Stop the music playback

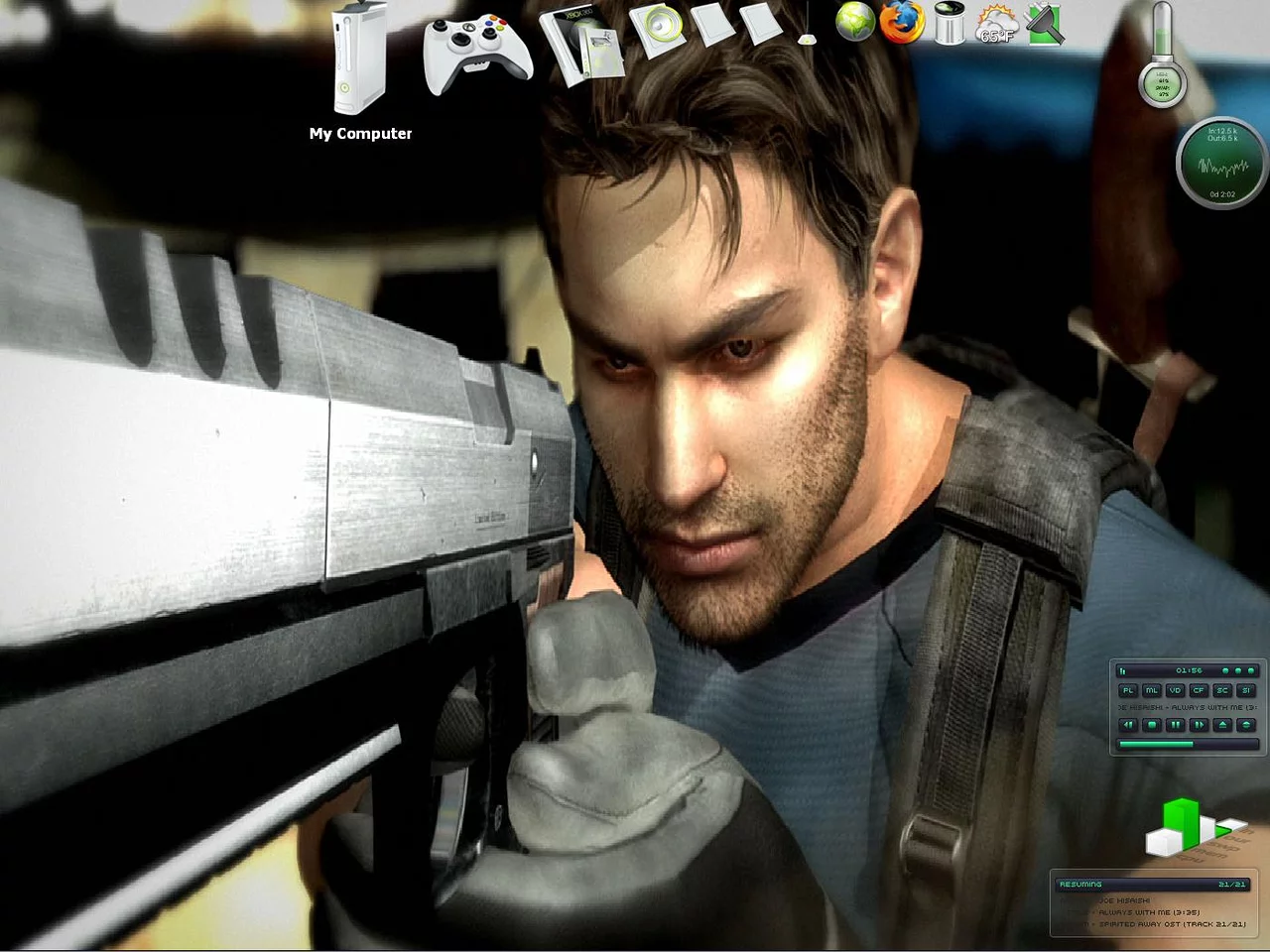click(x=1152, y=725)
